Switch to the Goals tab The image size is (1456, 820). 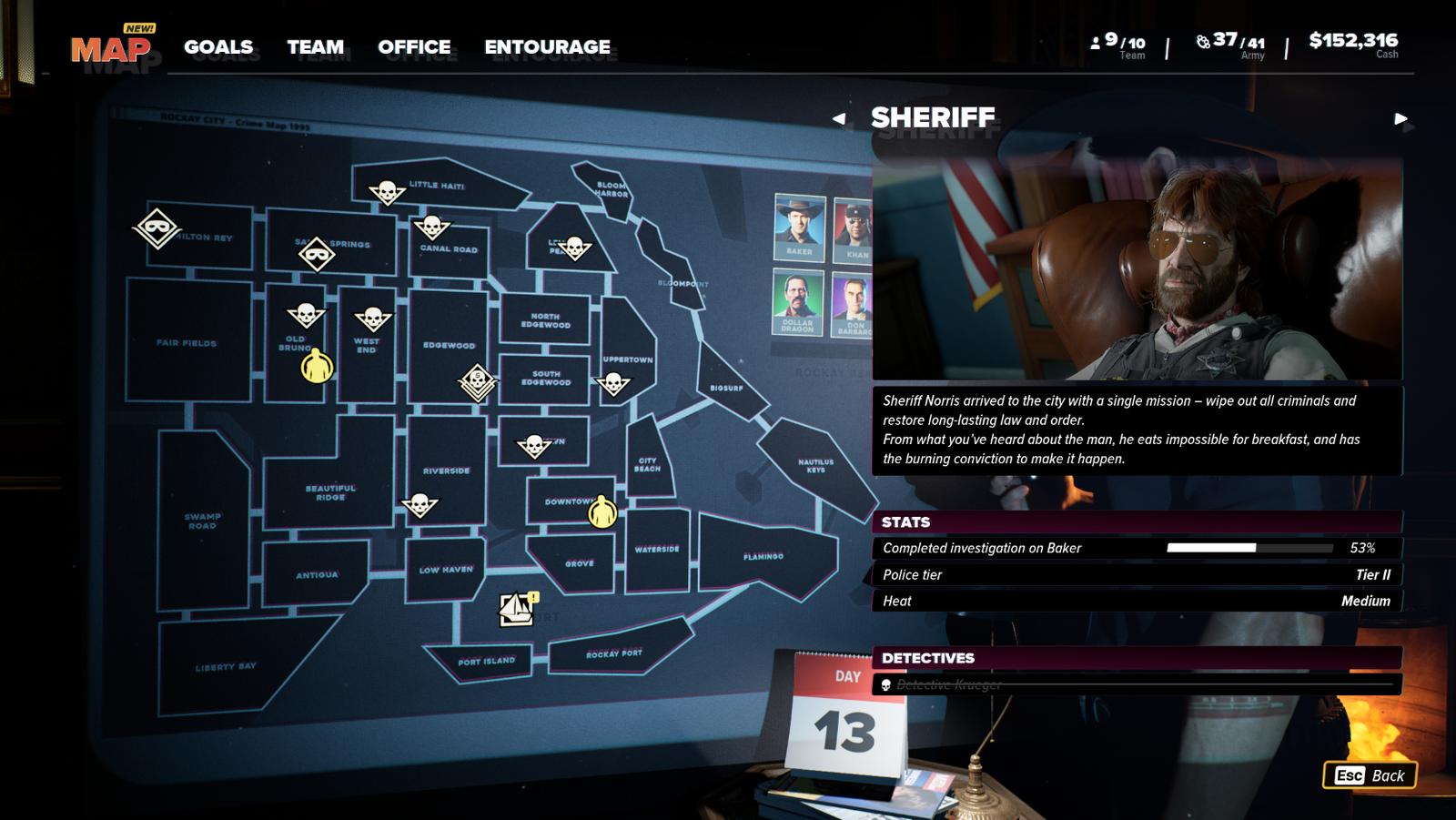[218, 46]
